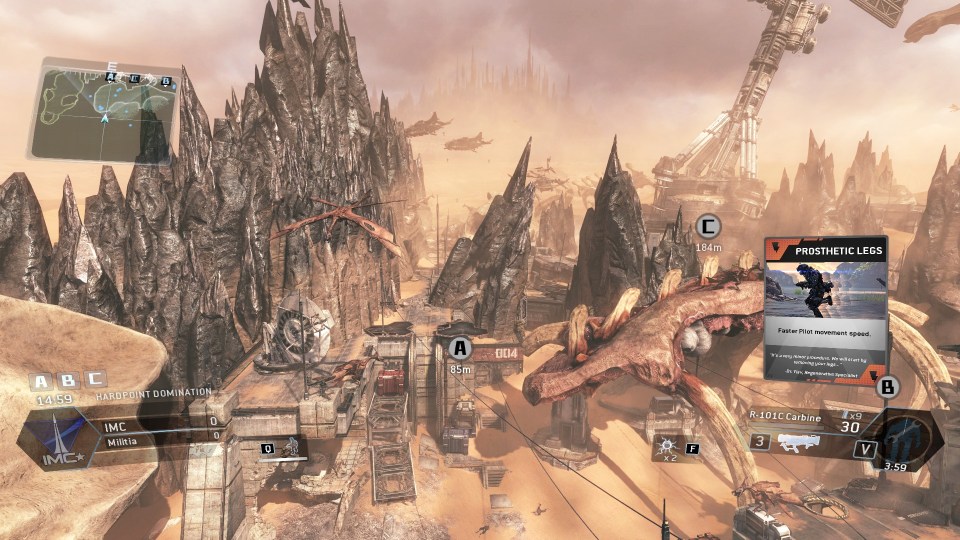
Task: Select the hardpoint A waypoint showing 85m
Action: click(x=460, y=349)
